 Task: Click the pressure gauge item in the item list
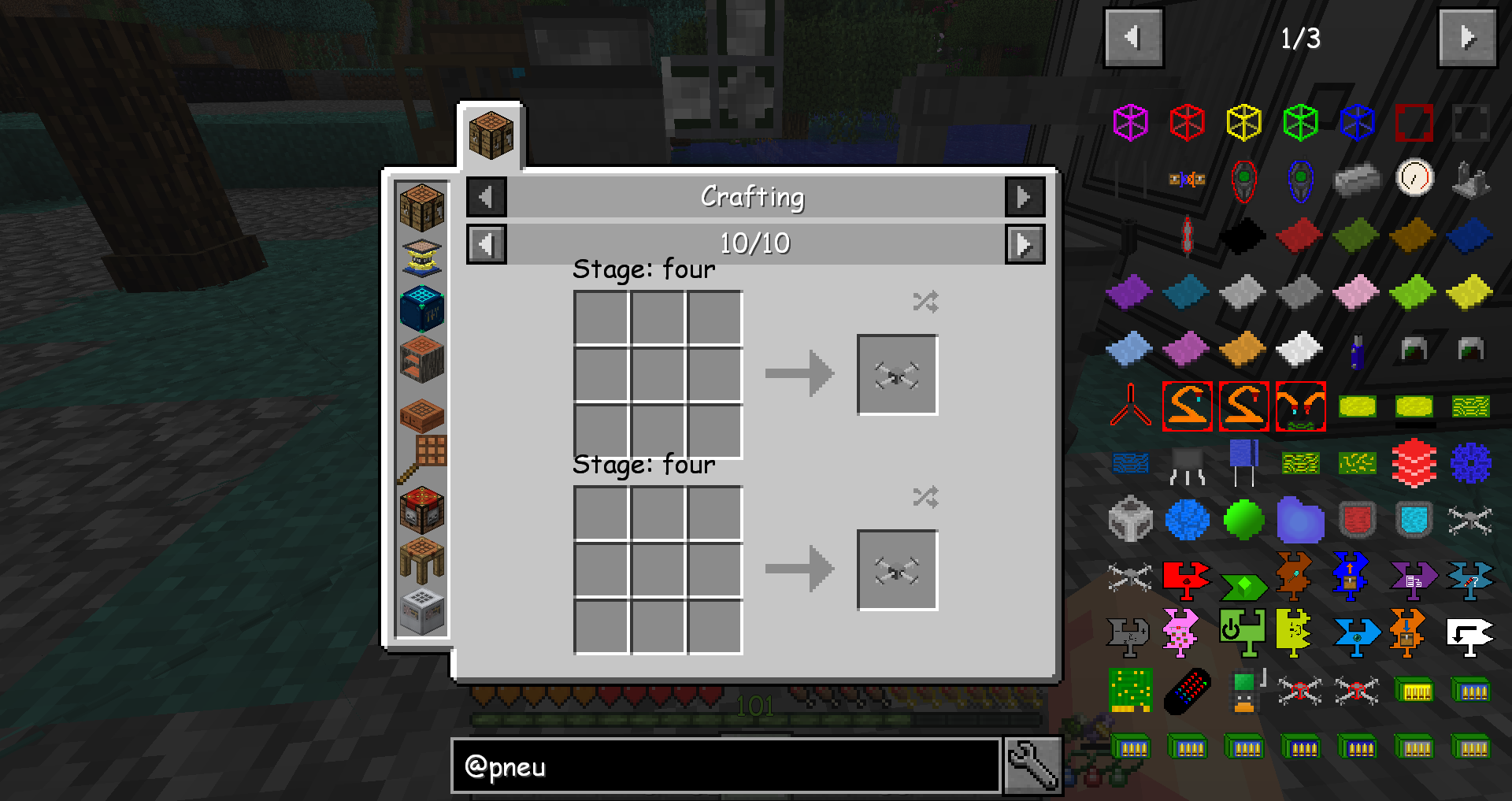click(x=1413, y=179)
